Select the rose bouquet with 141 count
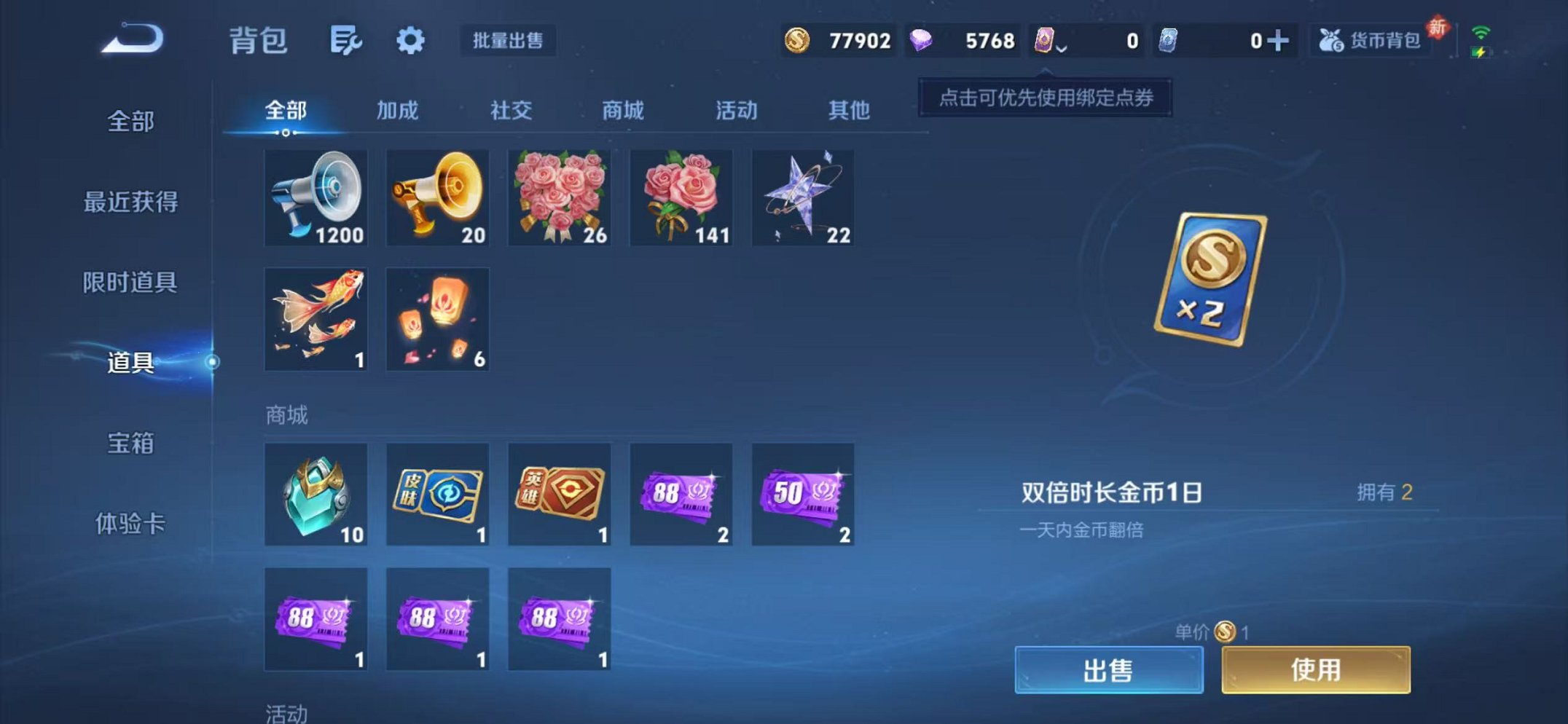1568x724 pixels. [x=681, y=197]
